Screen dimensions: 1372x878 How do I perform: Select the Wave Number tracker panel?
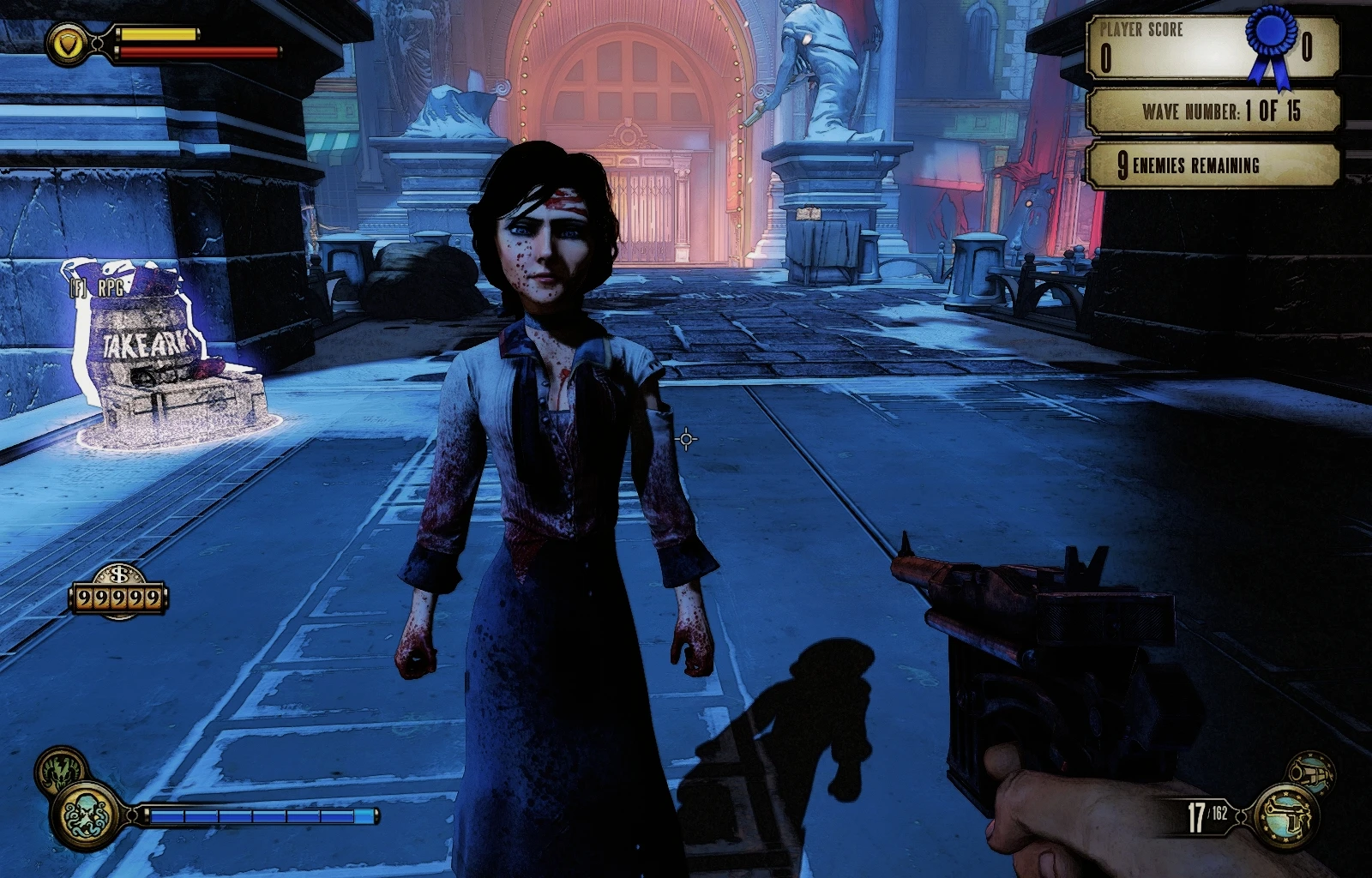[x=1213, y=111]
